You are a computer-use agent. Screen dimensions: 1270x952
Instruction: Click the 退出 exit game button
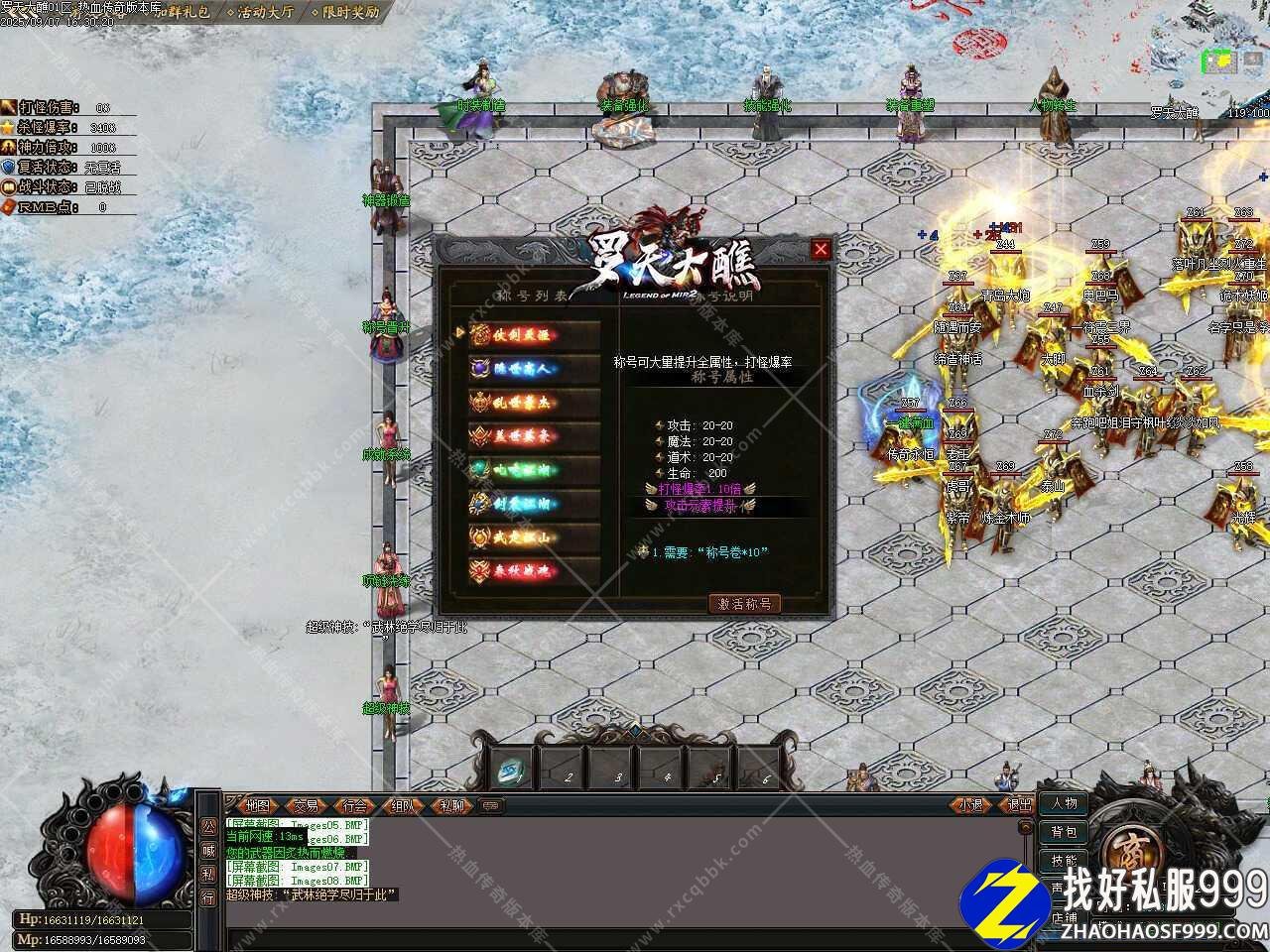1019,805
